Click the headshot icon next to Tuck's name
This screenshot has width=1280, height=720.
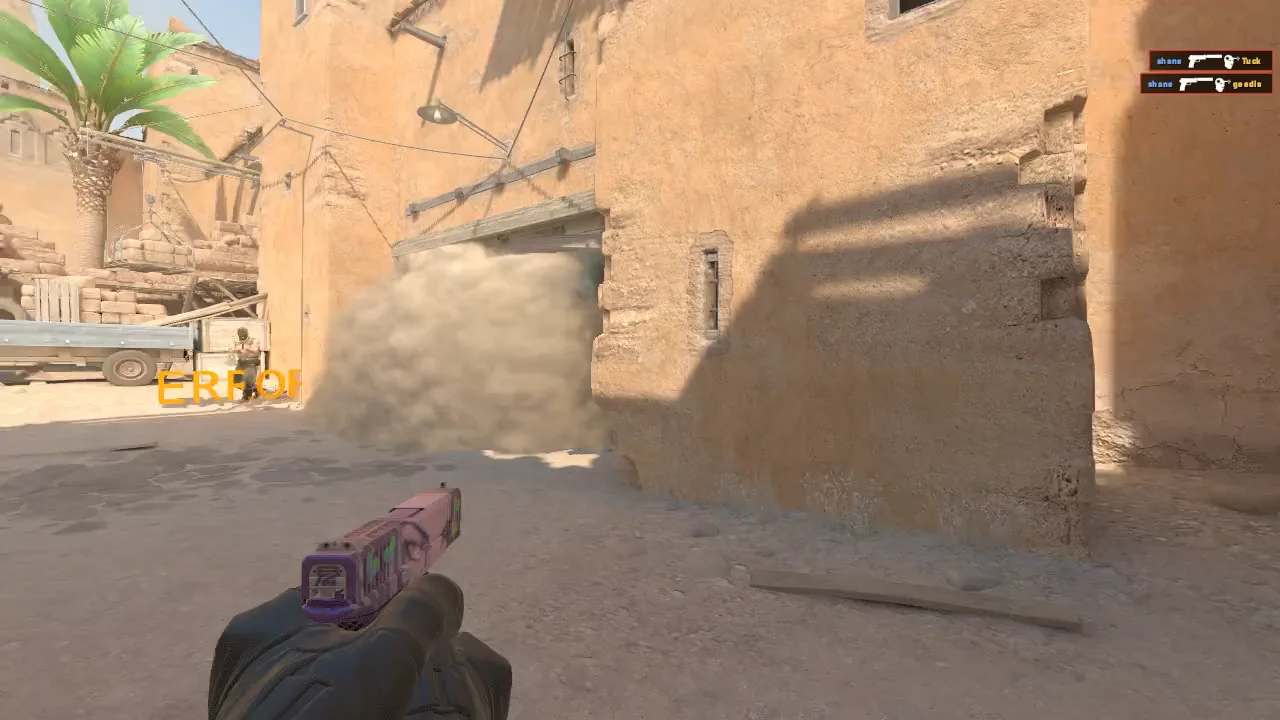[1229, 60]
